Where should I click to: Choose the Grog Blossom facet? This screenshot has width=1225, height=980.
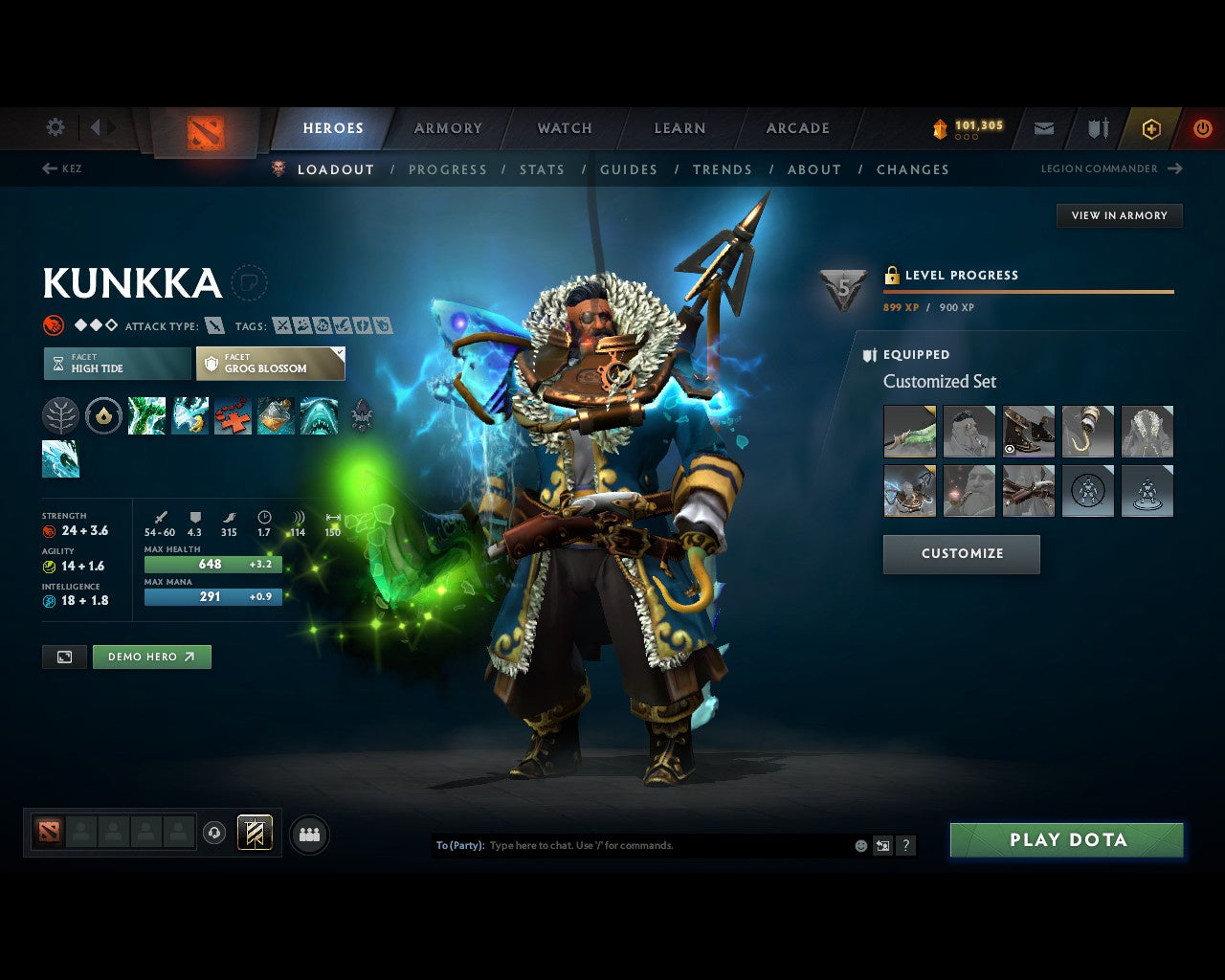[270, 364]
